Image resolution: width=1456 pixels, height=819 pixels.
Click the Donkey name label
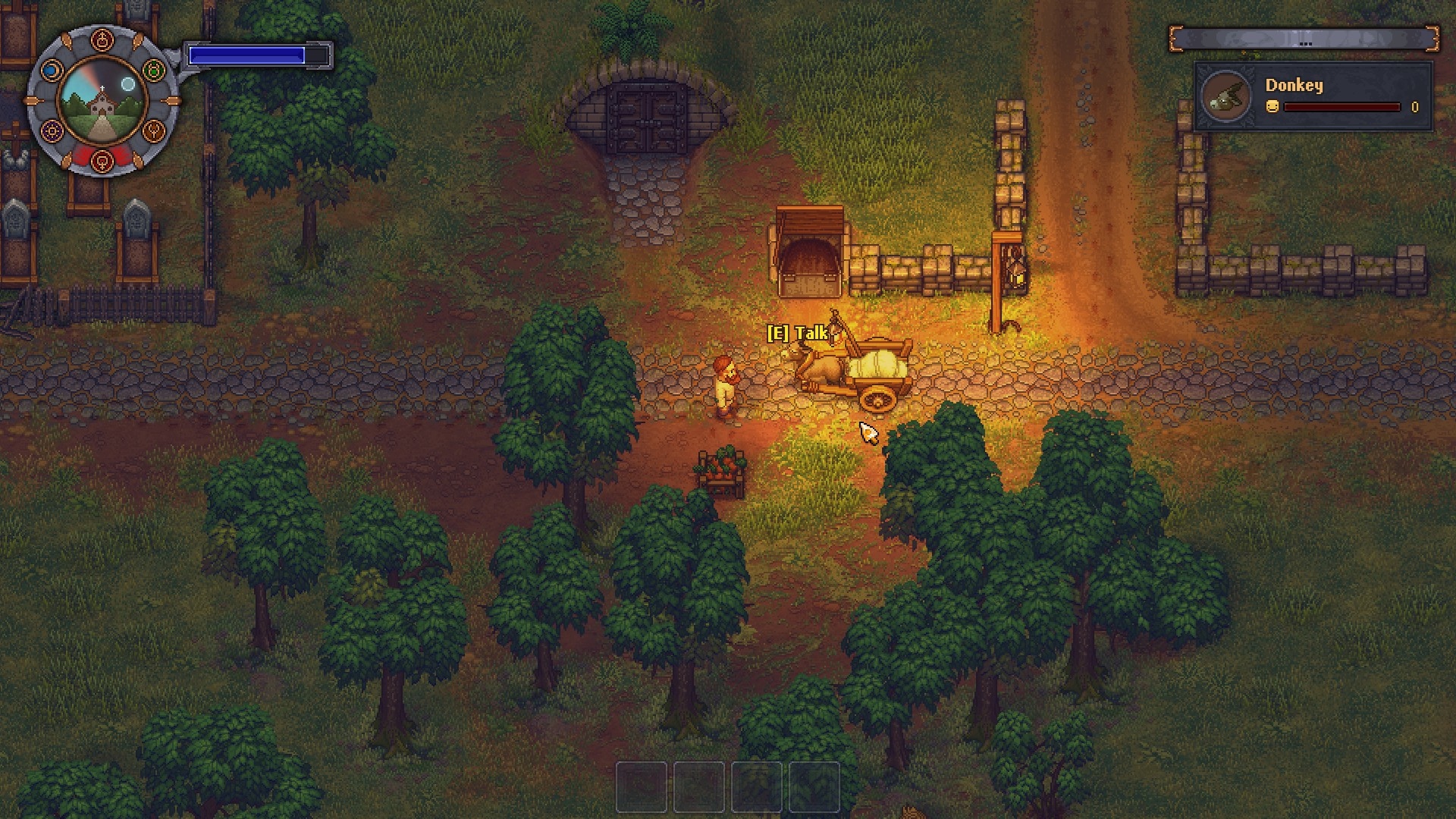pos(1294,86)
